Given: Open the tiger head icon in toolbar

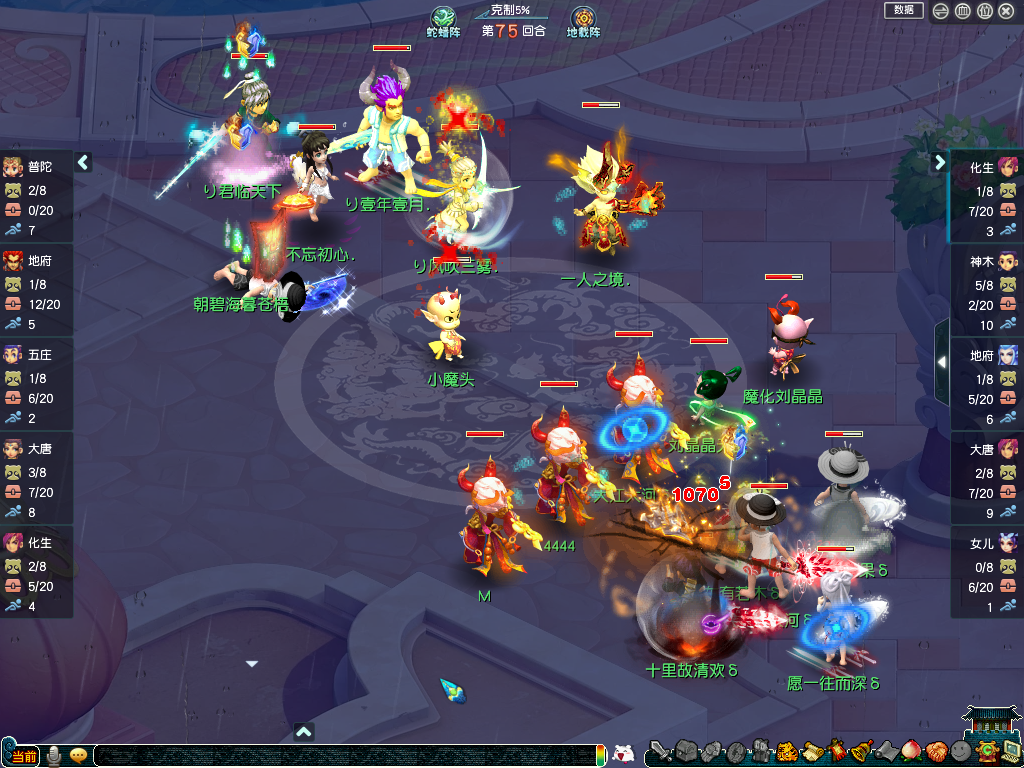Looking at the screenshot, I should click(x=786, y=751).
